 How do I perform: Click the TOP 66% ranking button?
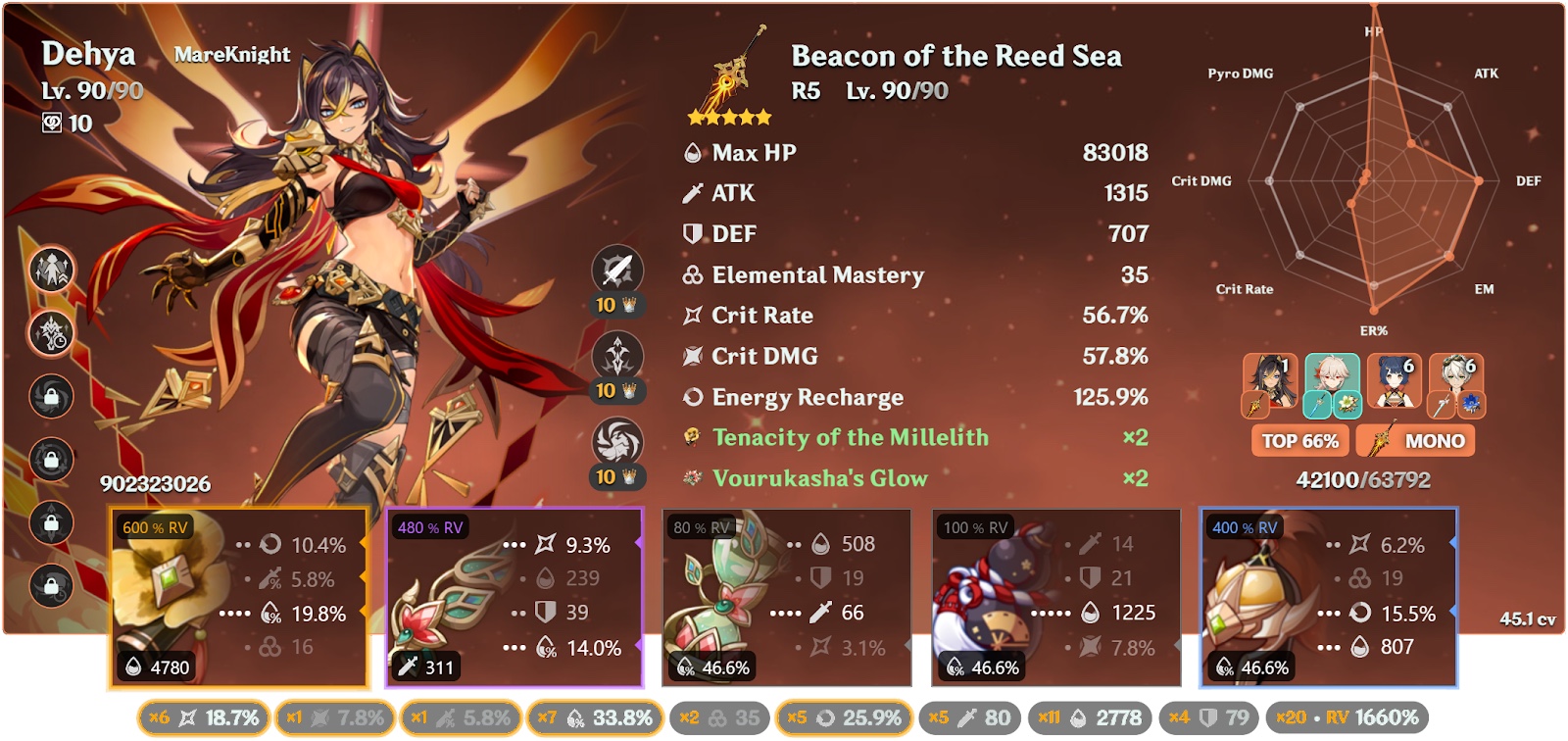(x=1300, y=442)
